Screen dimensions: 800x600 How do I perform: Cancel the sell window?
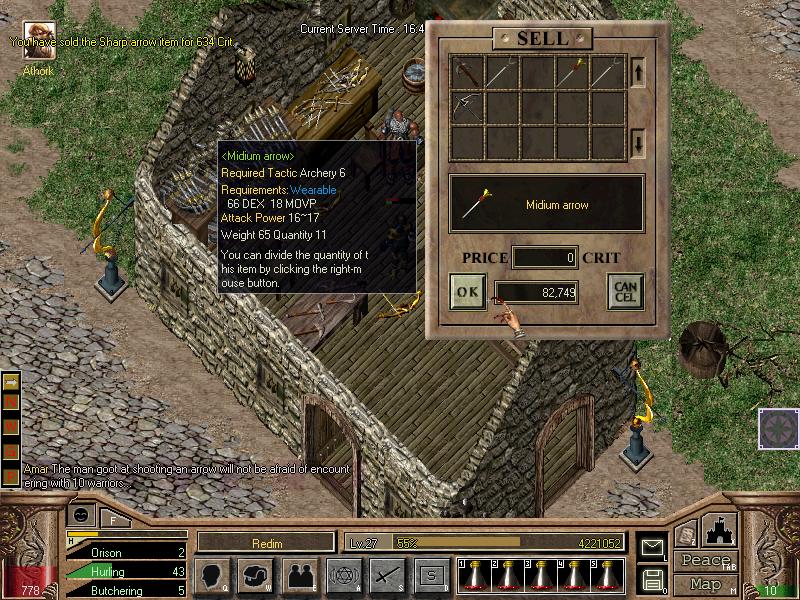click(x=624, y=292)
